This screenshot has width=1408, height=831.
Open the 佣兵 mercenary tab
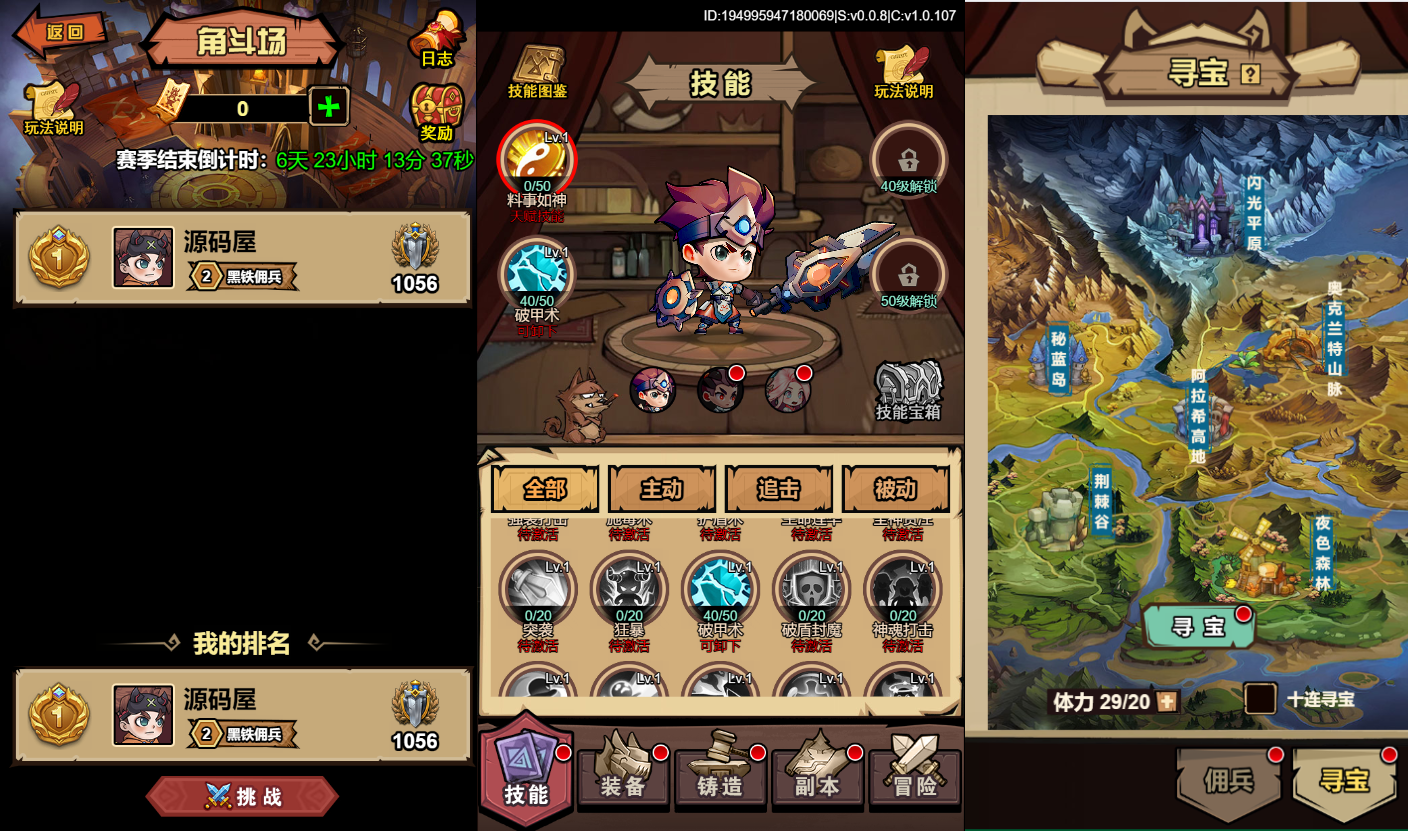(x=1229, y=781)
